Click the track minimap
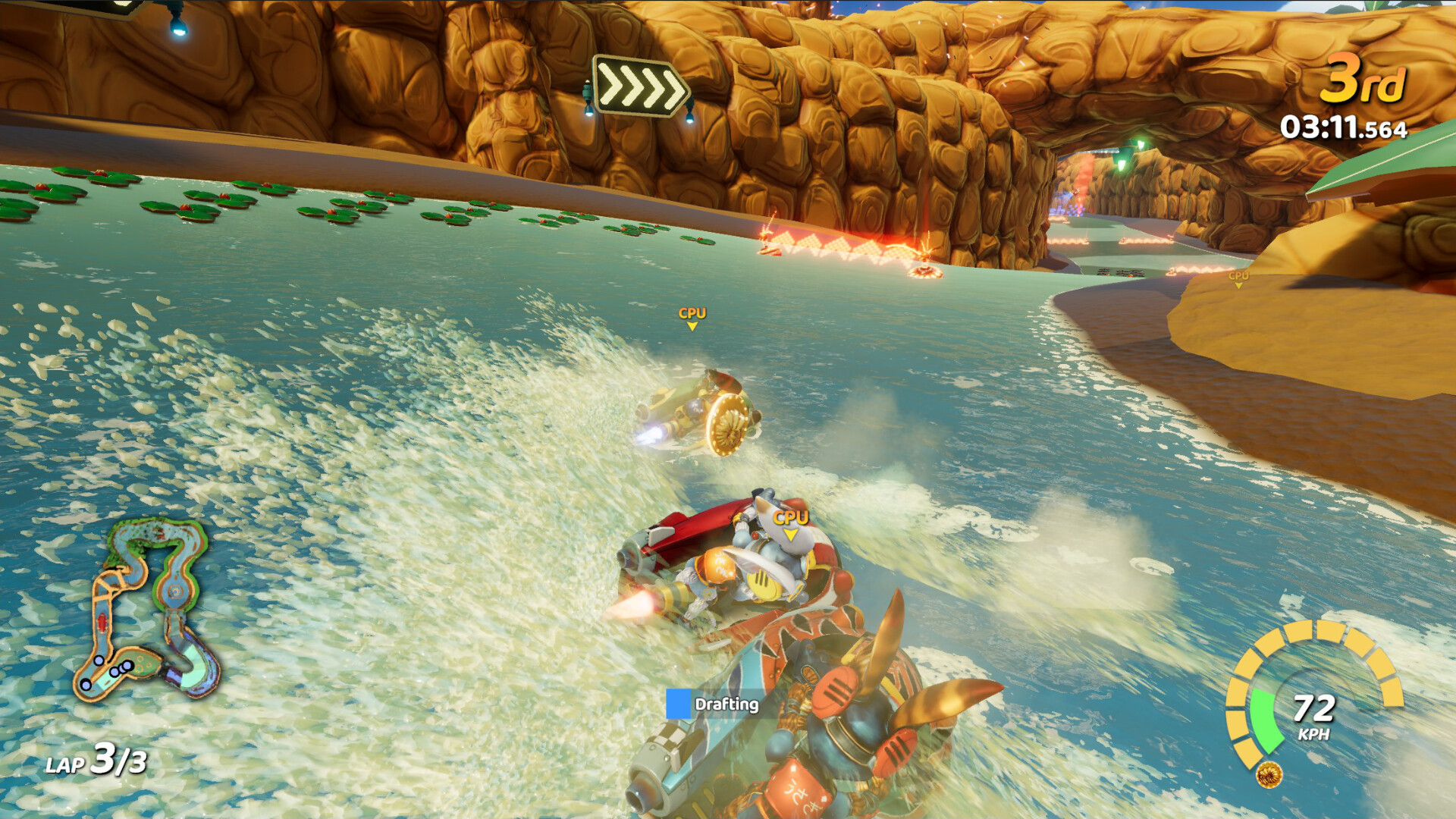 click(146, 609)
